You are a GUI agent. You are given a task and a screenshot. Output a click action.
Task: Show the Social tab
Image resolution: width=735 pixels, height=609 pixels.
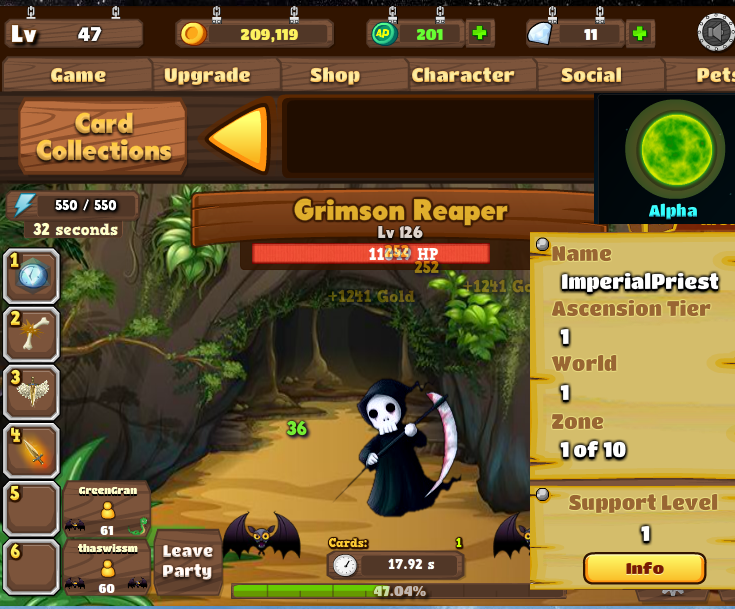(591, 75)
